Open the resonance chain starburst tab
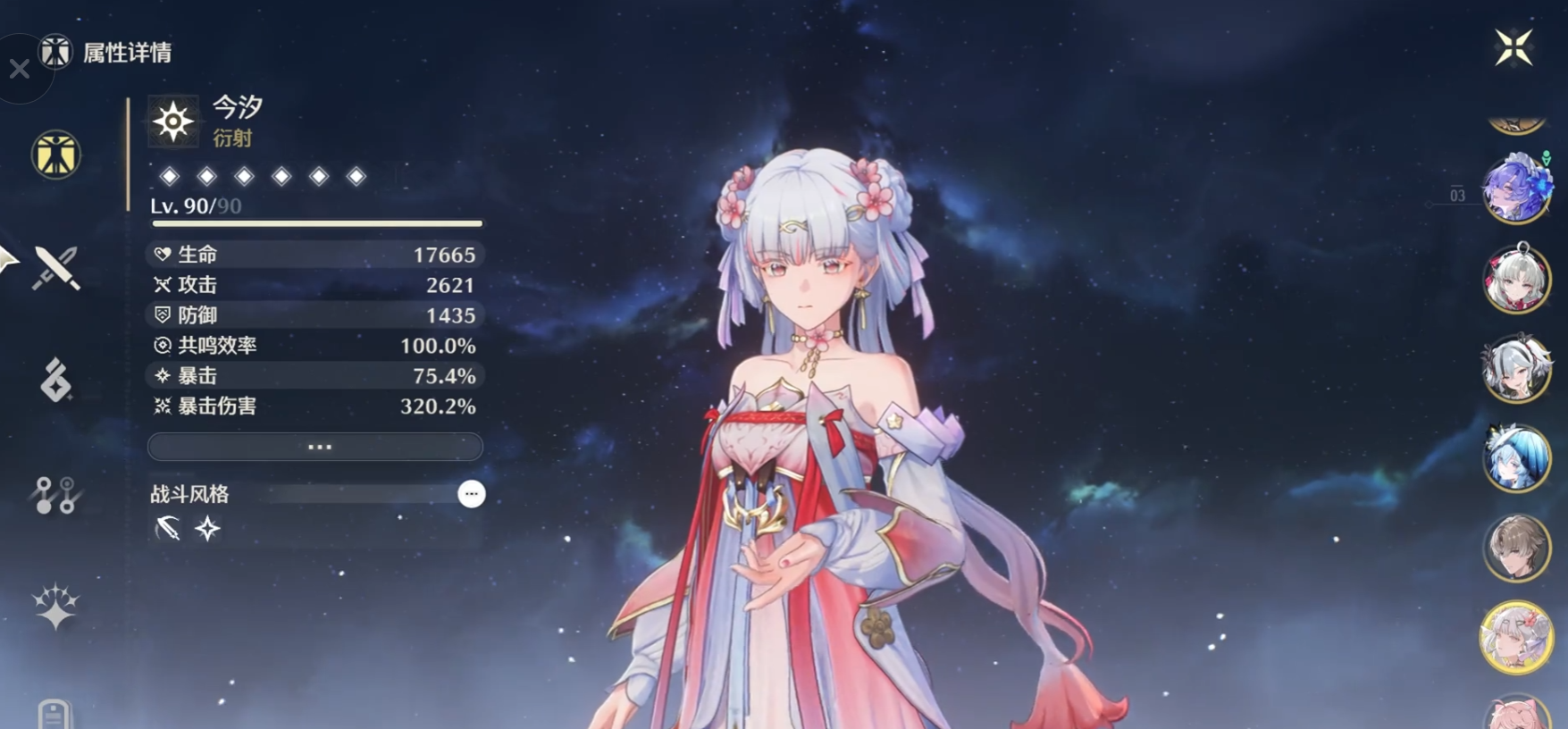This screenshot has width=1568, height=729. pos(55,607)
